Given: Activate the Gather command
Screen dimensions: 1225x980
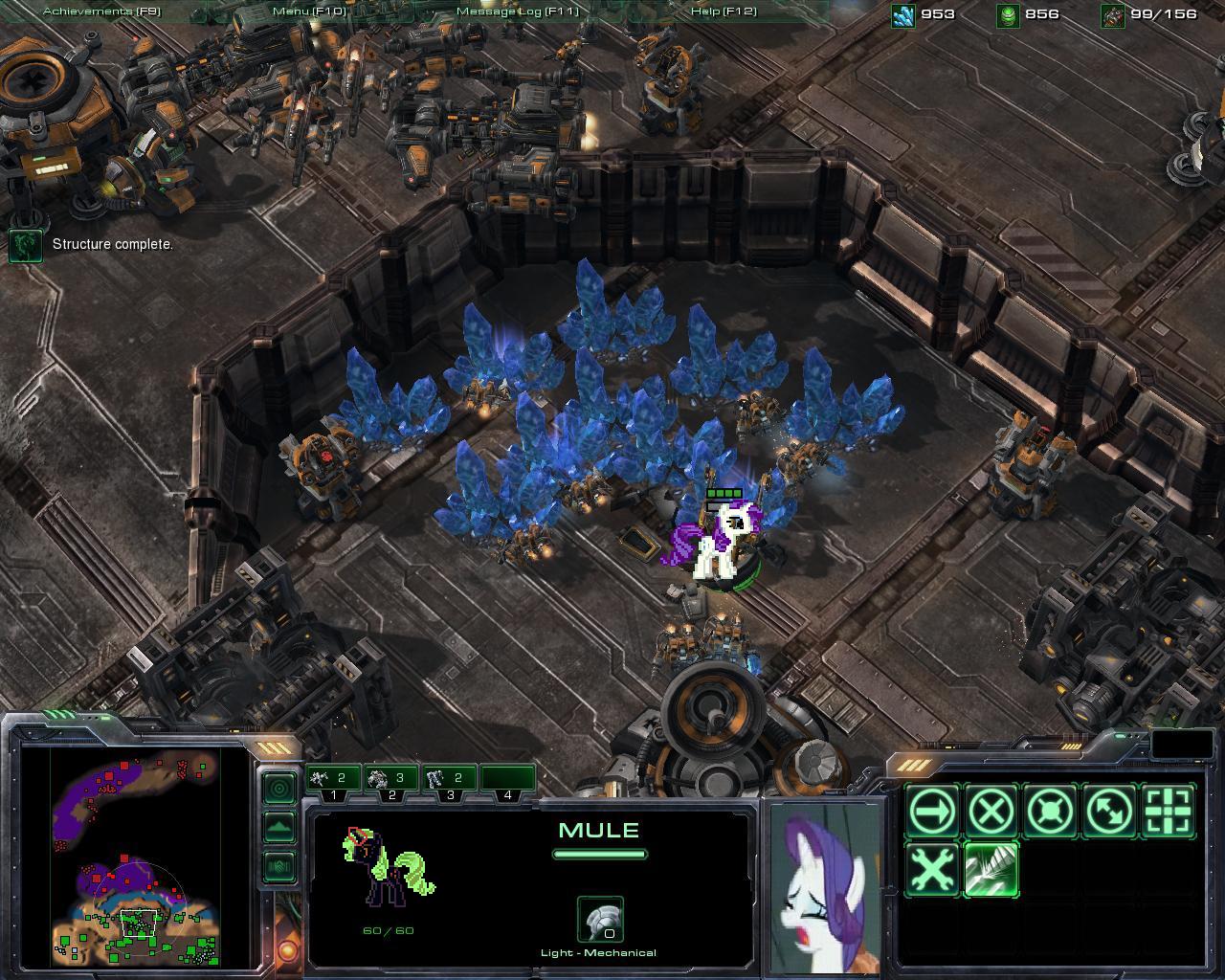Looking at the screenshot, I should (x=1169, y=813).
